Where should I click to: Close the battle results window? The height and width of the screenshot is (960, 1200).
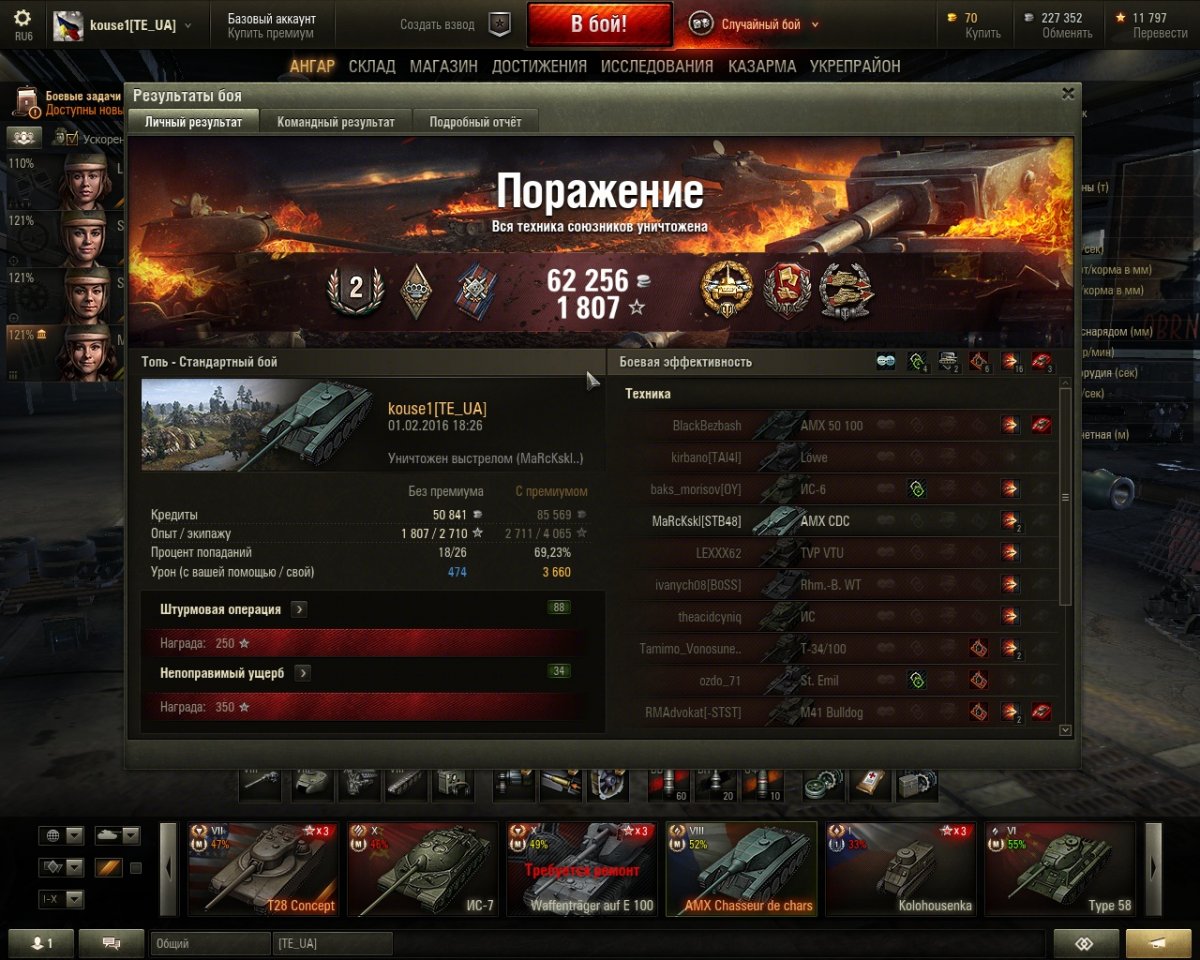[x=1068, y=94]
